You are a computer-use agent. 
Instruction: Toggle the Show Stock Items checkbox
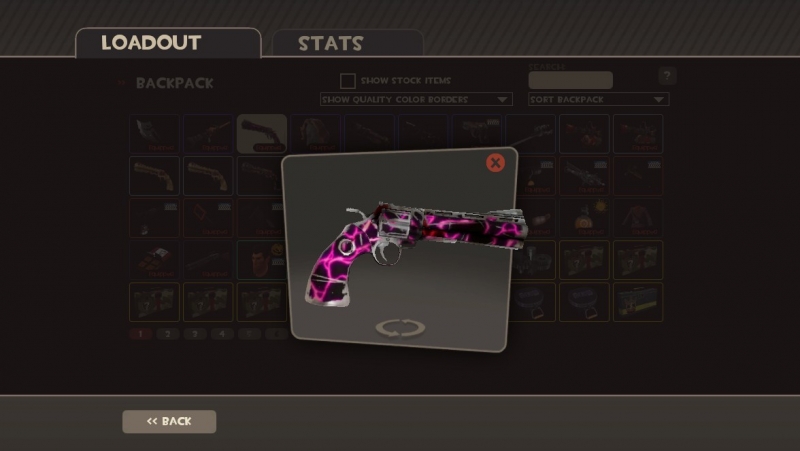coord(347,80)
